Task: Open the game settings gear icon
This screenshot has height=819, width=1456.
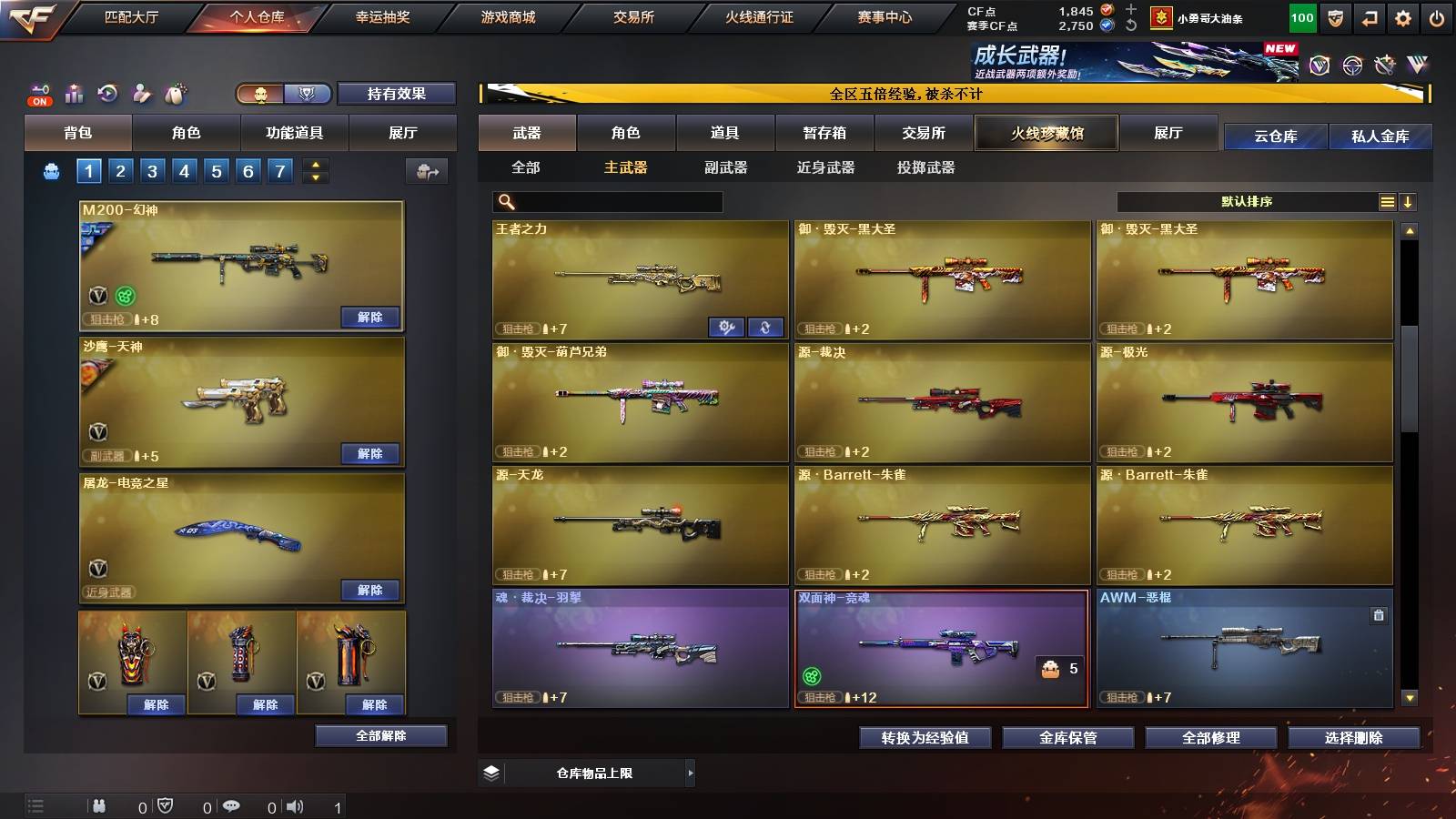Action: [x=1402, y=16]
